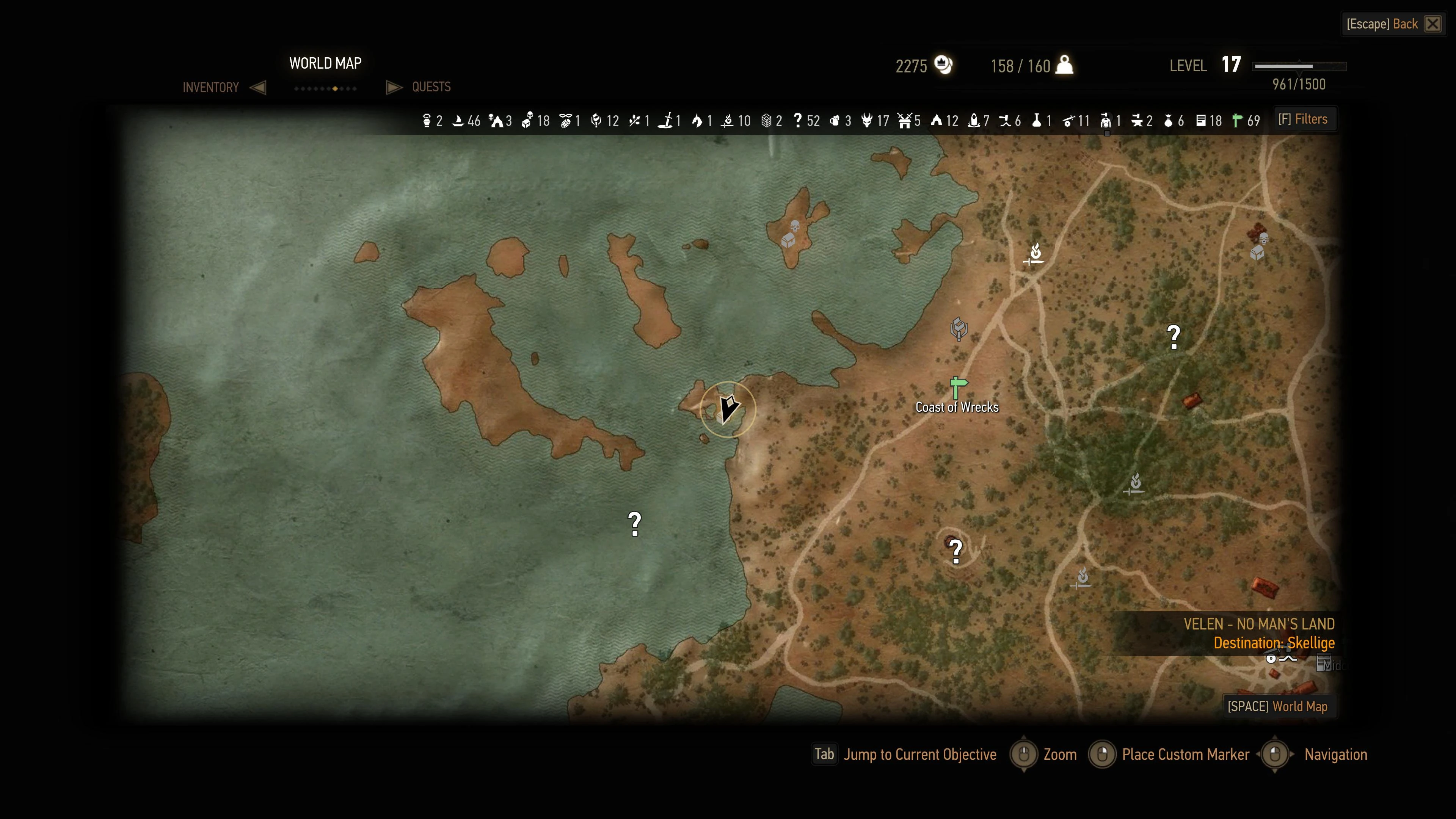This screenshot has height=819, width=1456.
Task: Select the alchemy flask filter showing 1
Action: coord(1037,121)
